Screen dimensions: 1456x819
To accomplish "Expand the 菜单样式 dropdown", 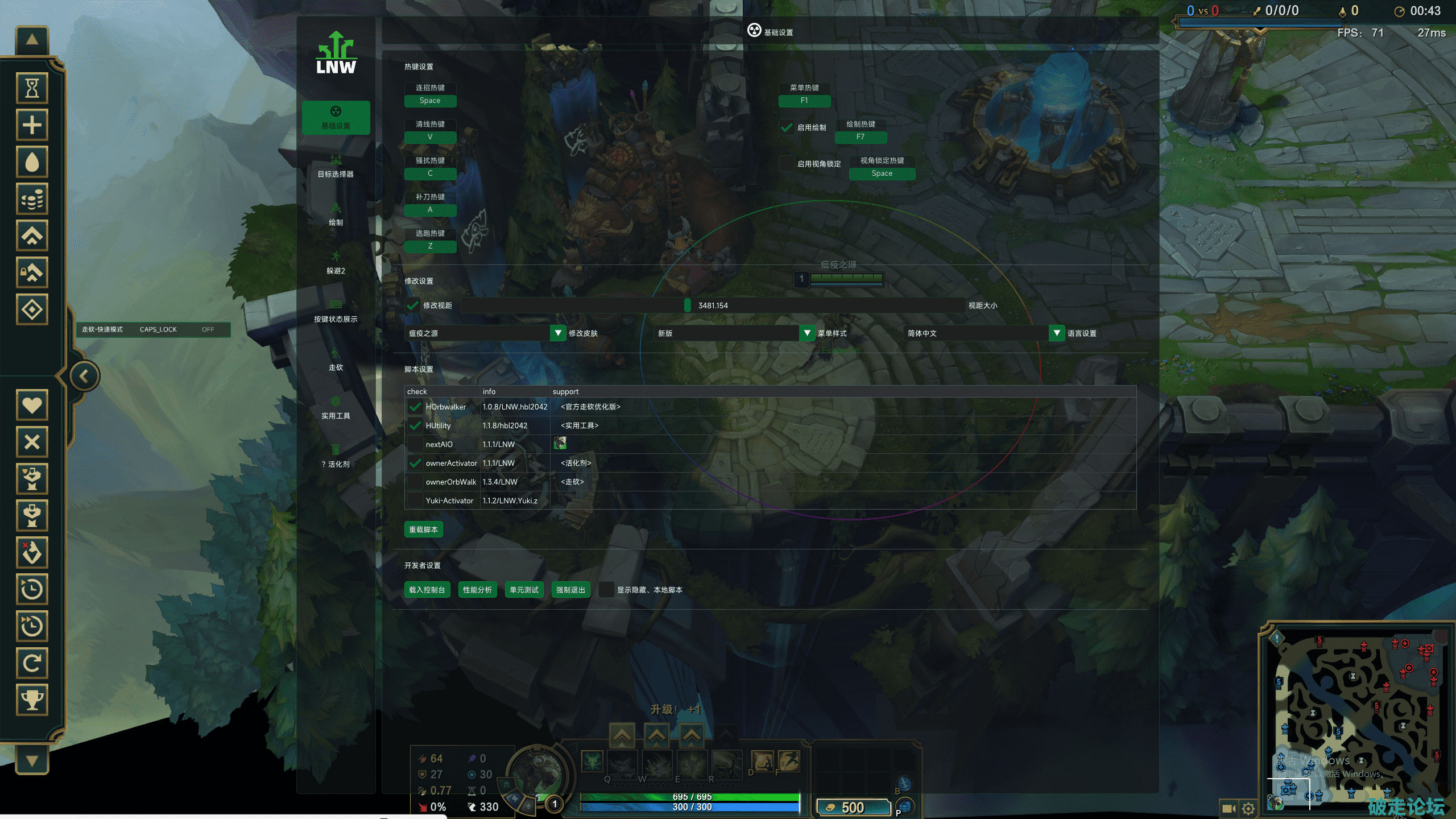I will click(806, 333).
